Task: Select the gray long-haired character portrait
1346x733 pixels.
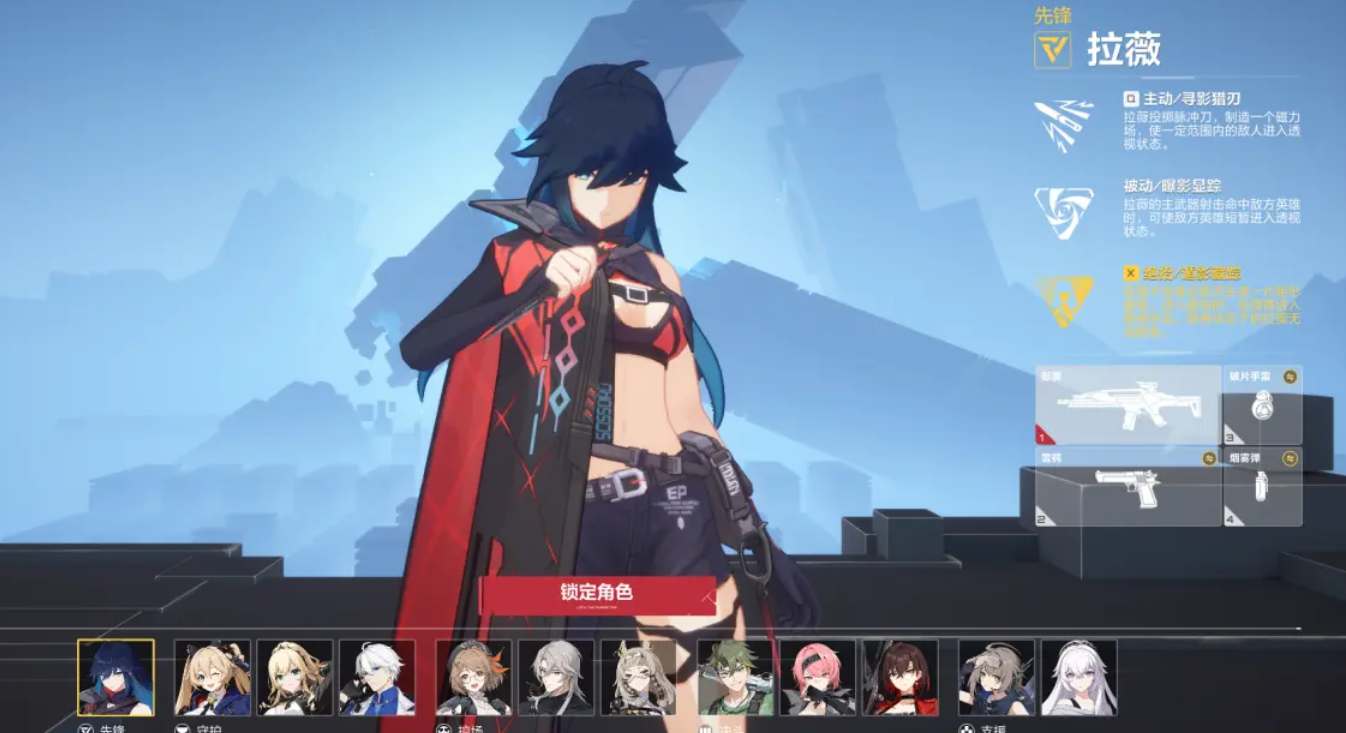Action: (556, 677)
